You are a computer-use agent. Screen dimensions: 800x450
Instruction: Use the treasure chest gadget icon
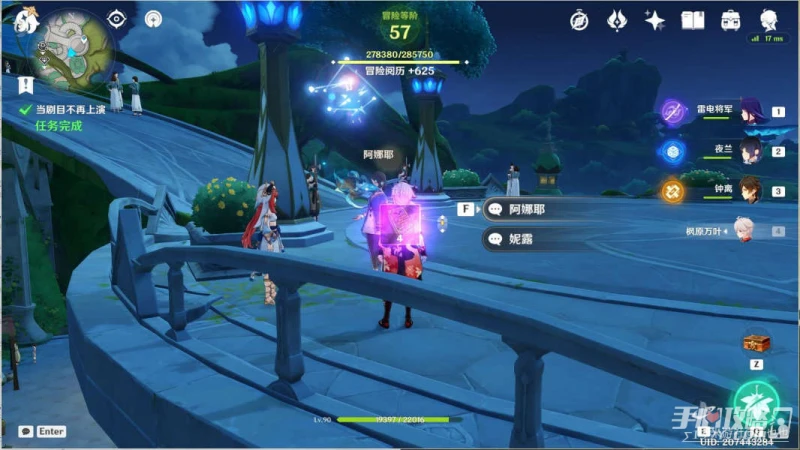pyautogui.click(x=755, y=343)
